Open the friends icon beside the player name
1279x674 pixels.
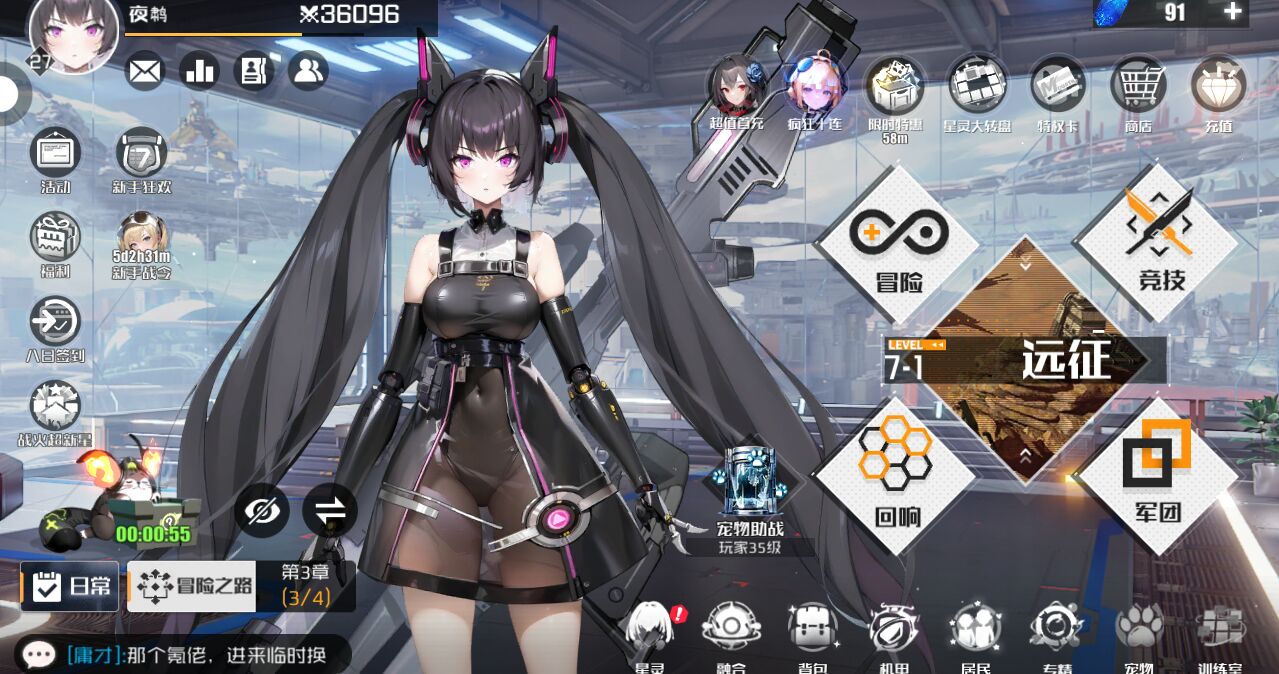pos(308,71)
